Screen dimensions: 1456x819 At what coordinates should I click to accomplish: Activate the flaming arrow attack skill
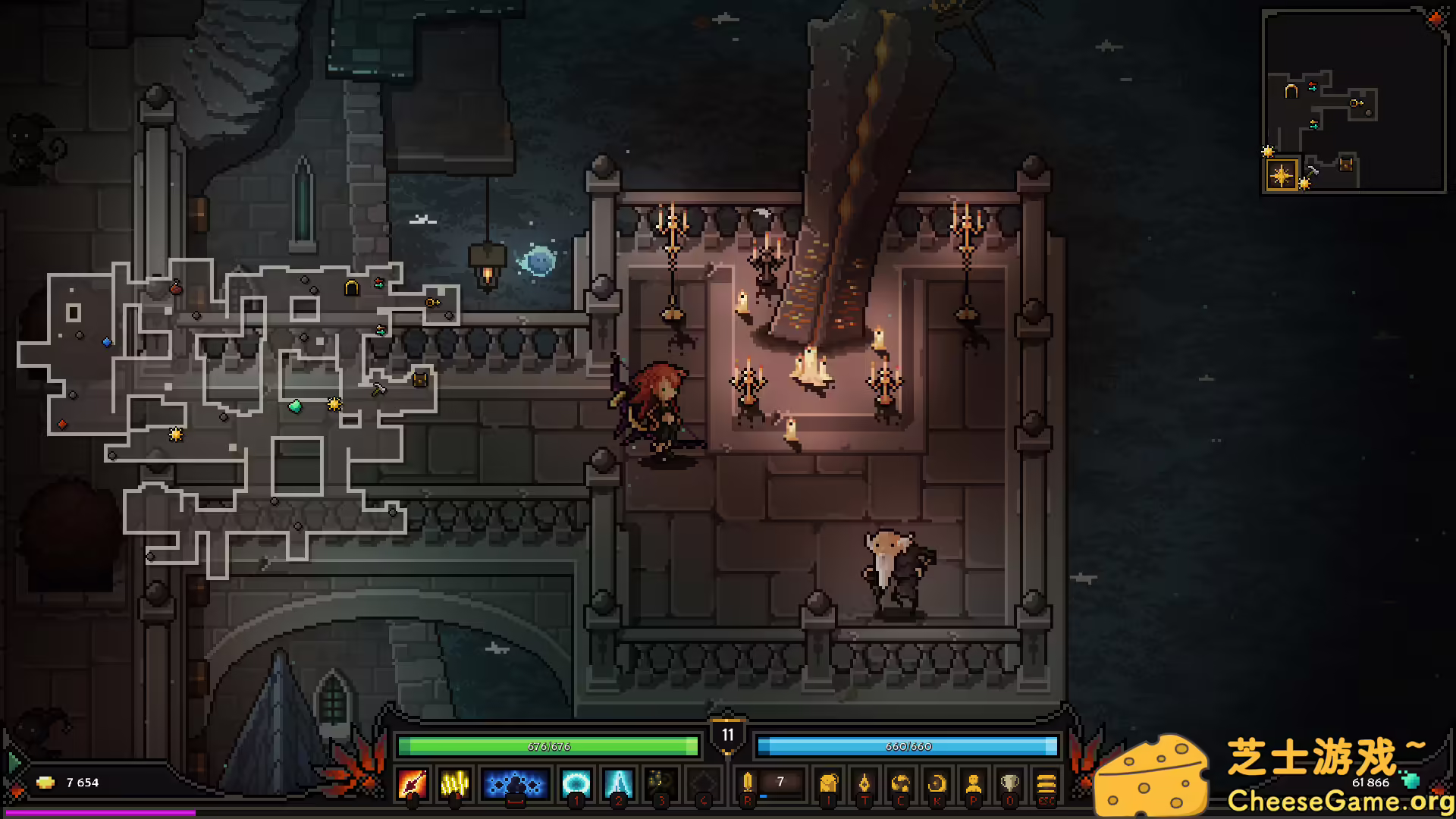click(413, 783)
